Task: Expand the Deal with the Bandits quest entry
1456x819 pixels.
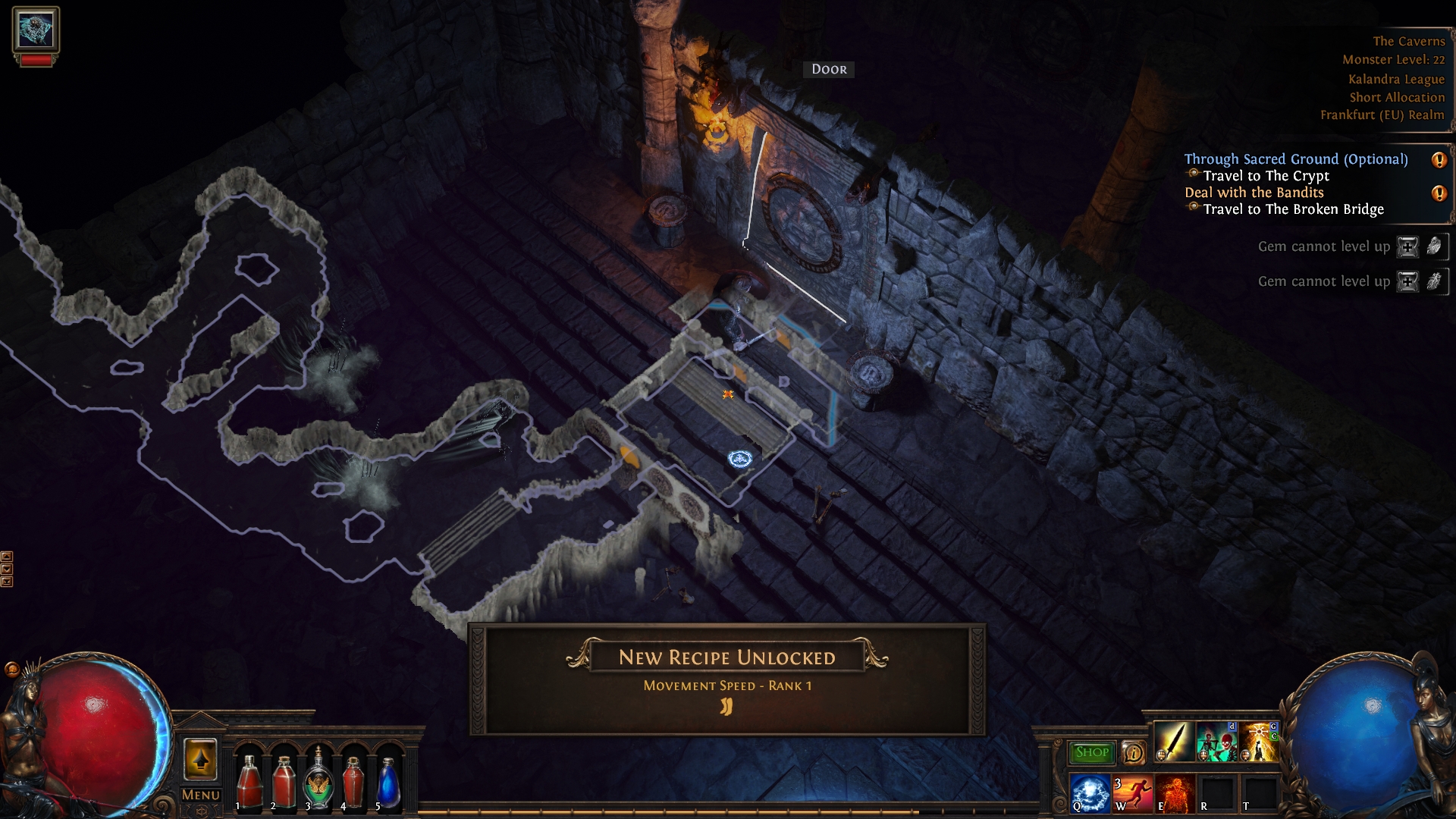Action: pyautogui.click(x=1255, y=193)
